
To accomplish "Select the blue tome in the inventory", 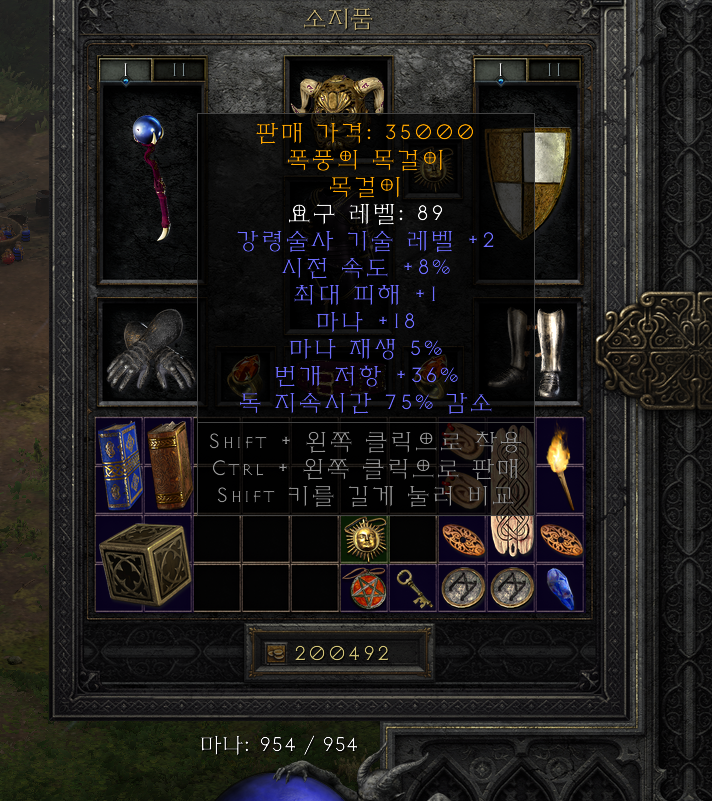I will [x=119, y=466].
